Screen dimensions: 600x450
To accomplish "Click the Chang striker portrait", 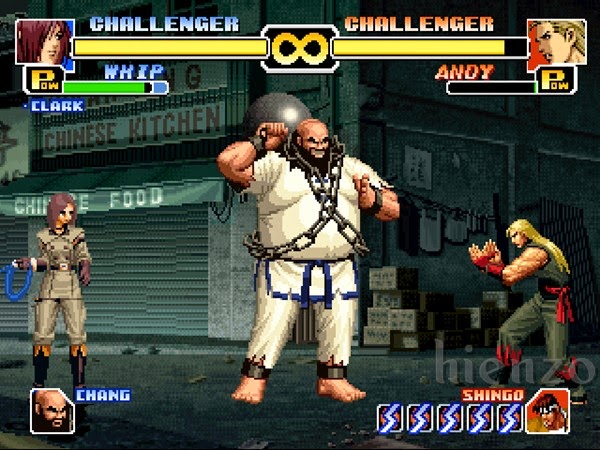I will [51, 410].
